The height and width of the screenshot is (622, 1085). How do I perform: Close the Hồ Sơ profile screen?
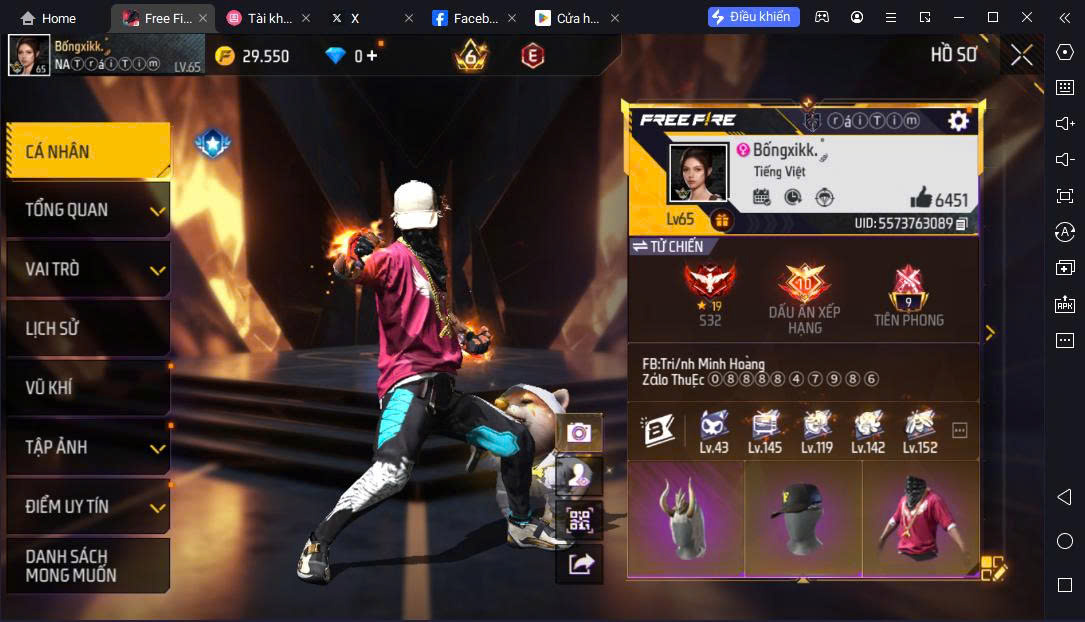1021,55
